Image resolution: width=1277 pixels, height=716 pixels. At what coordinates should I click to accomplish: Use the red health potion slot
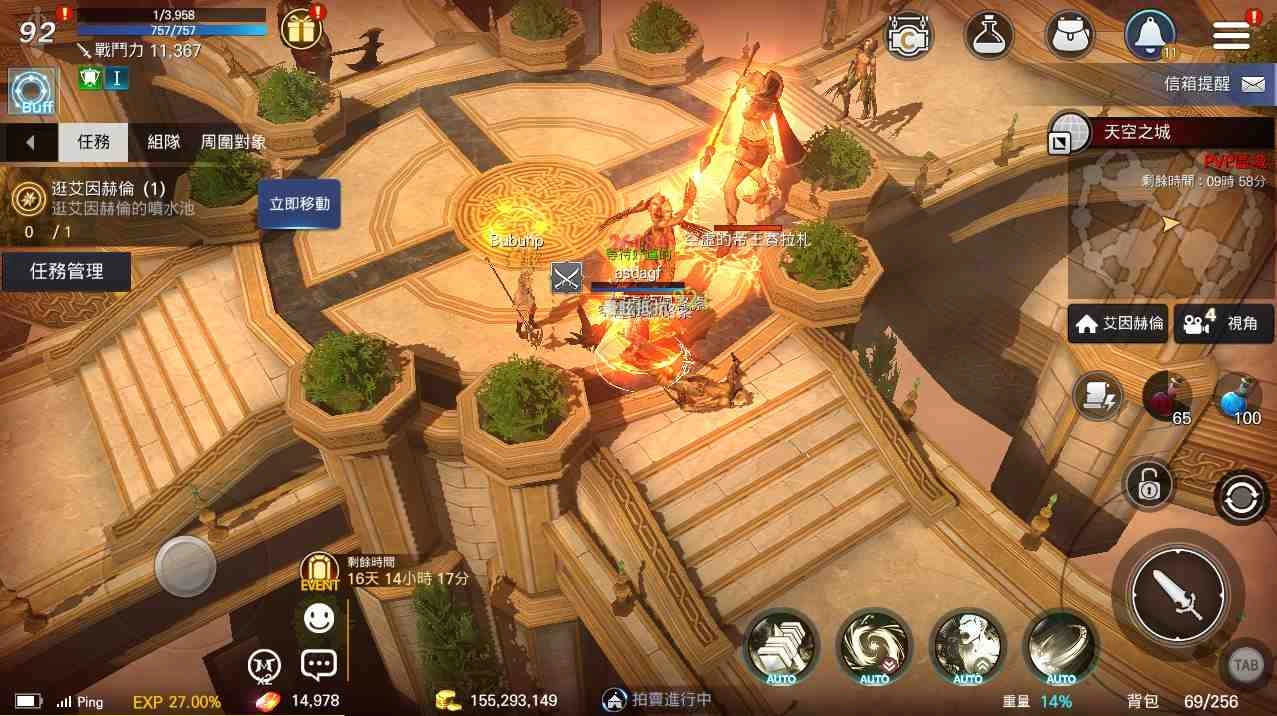coord(1167,397)
